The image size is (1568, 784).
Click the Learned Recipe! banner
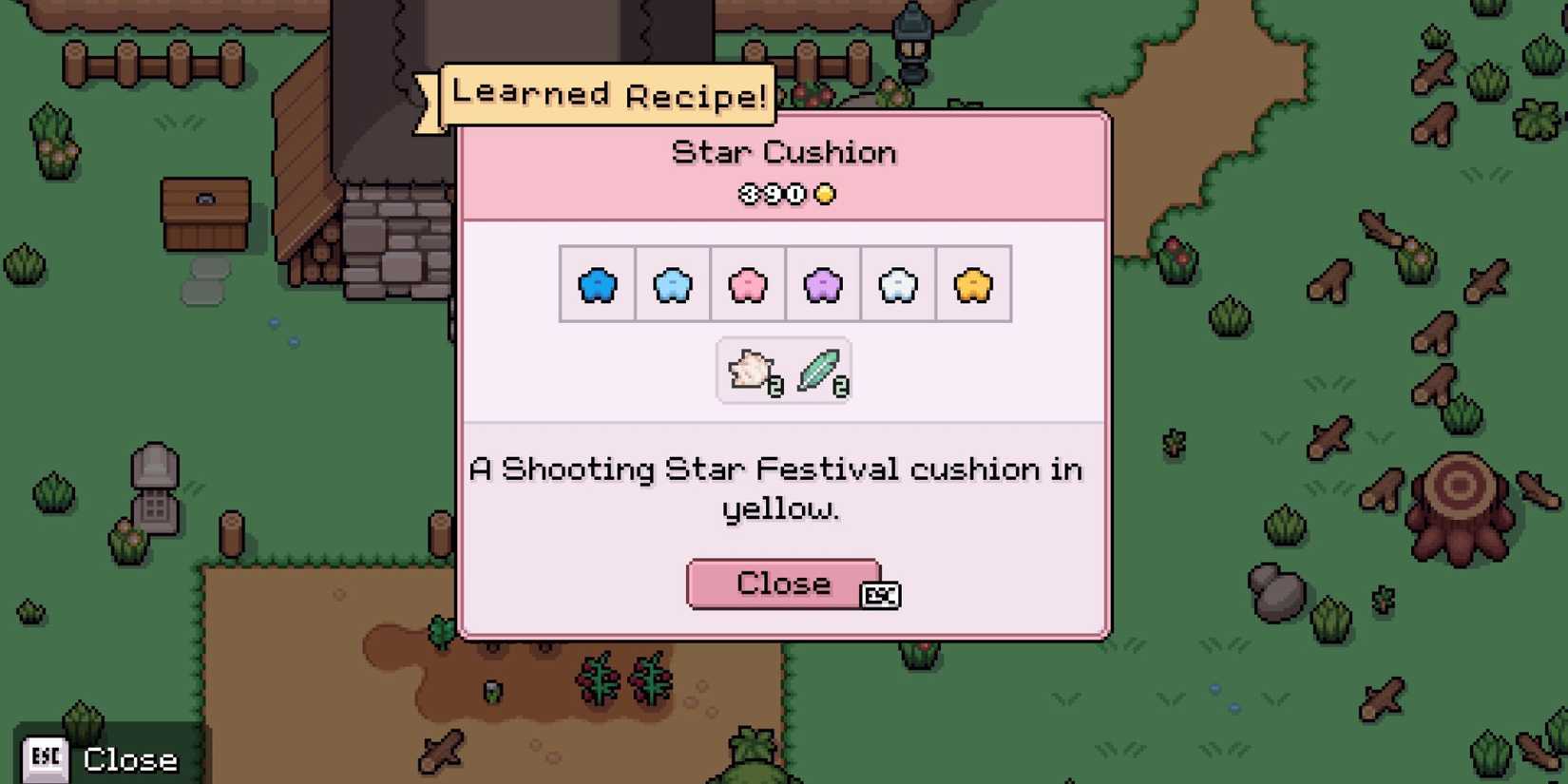(605, 94)
